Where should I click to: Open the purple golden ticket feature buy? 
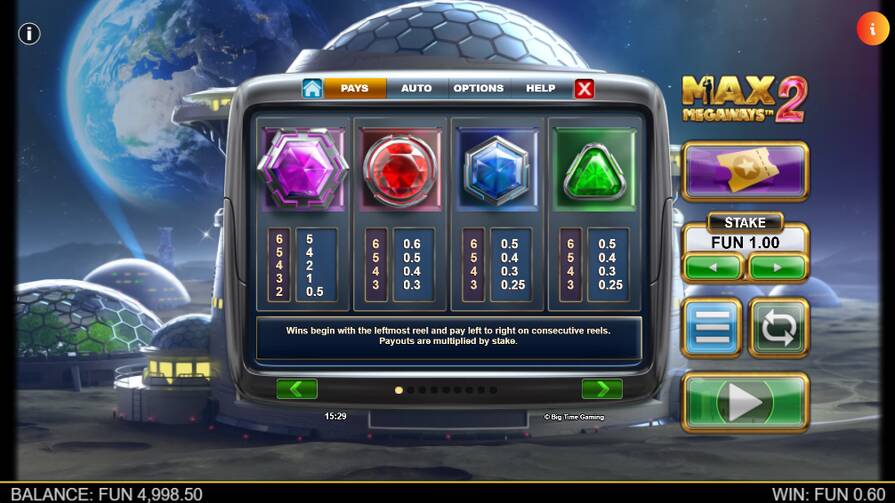pos(745,171)
